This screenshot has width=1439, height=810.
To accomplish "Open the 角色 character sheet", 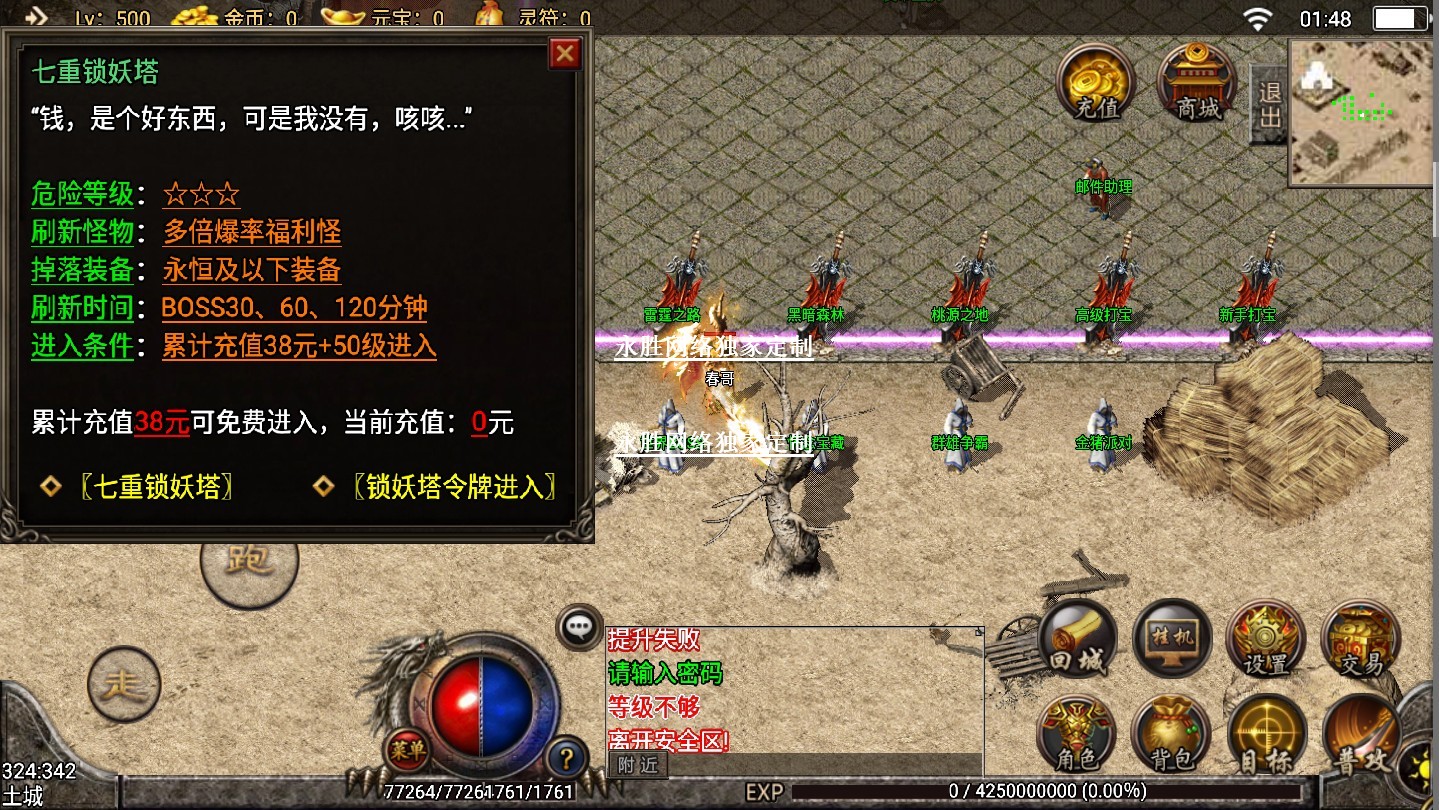I will 1076,735.
